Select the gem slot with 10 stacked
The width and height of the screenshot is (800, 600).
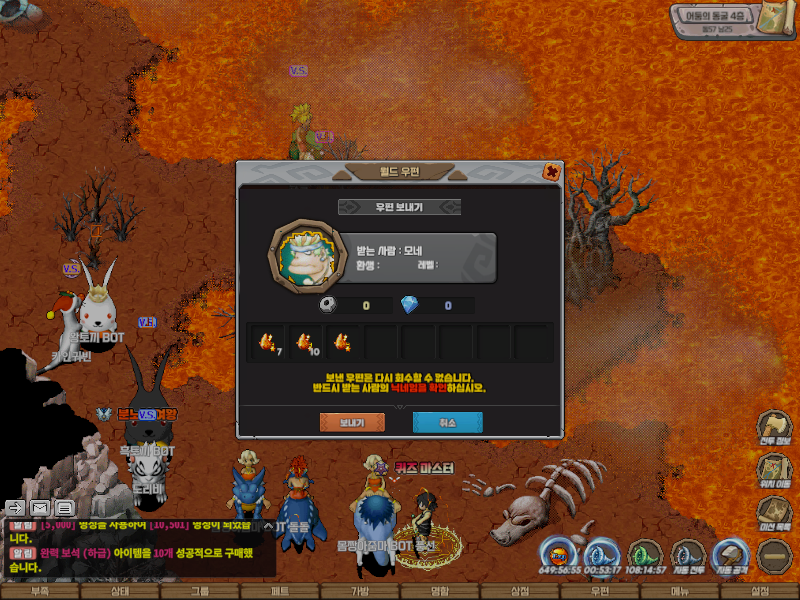point(305,342)
